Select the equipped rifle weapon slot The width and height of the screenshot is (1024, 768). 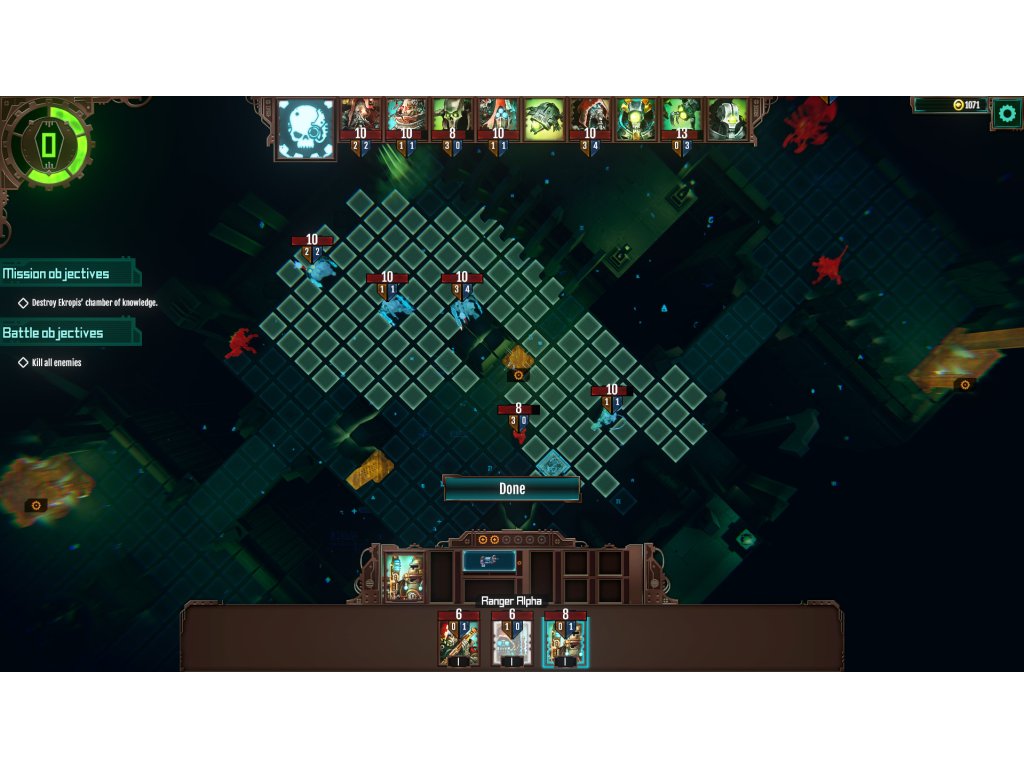pyautogui.click(x=489, y=561)
